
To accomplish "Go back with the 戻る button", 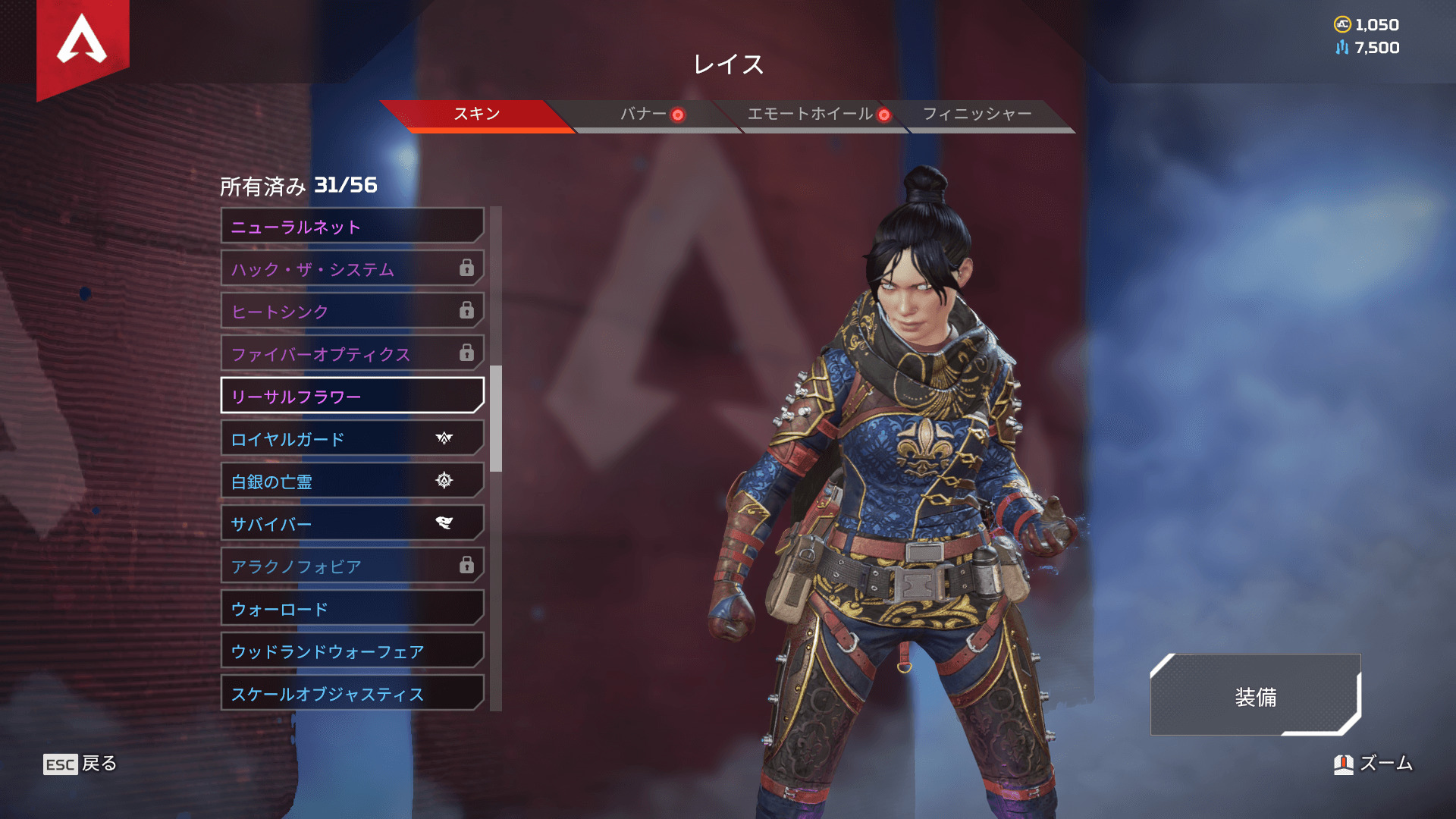I will coord(80,764).
